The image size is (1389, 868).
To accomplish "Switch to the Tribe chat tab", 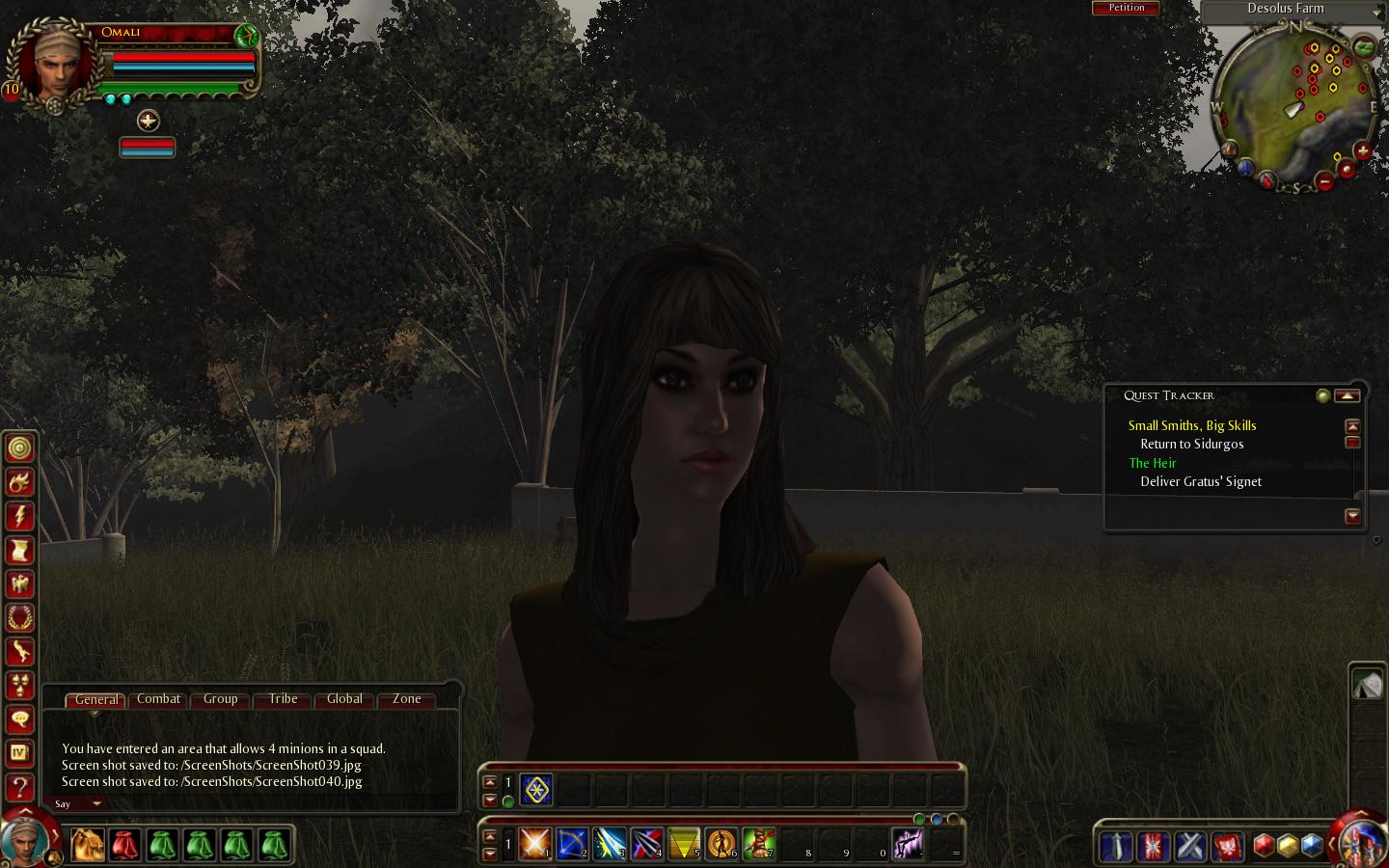I will 283,699.
